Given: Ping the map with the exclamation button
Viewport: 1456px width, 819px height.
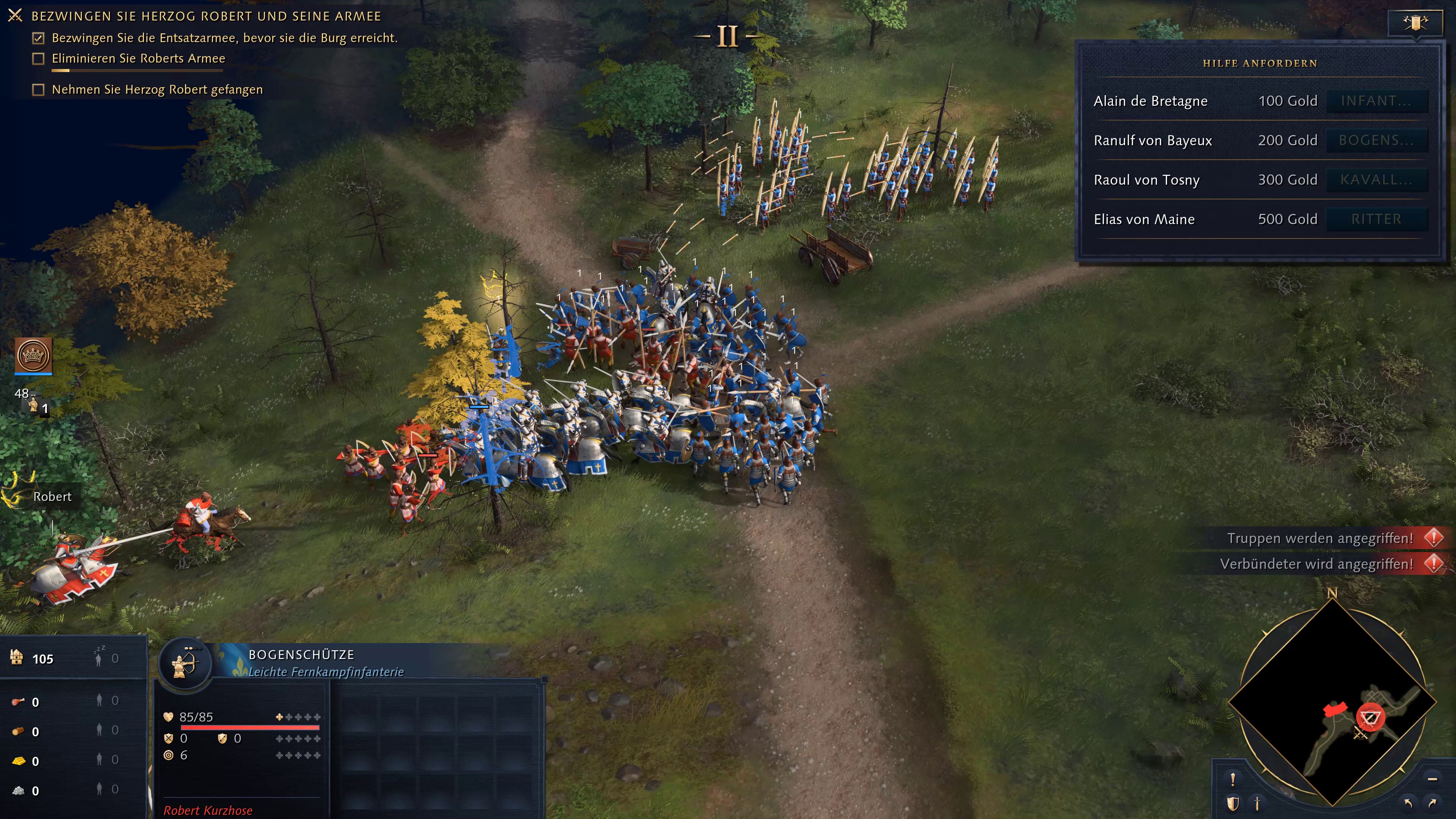Looking at the screenshot, I should click(x=1233, y=779).
